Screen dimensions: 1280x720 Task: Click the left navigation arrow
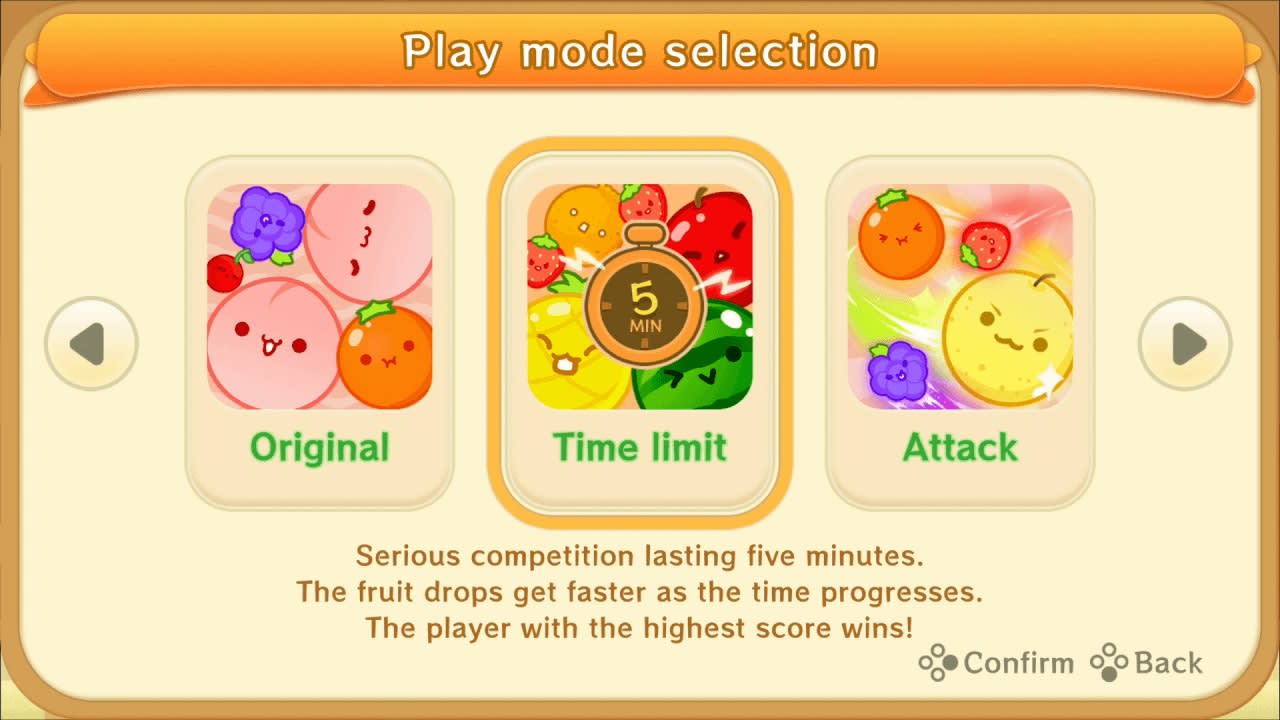pyautogui.click(x=92, y=343)
